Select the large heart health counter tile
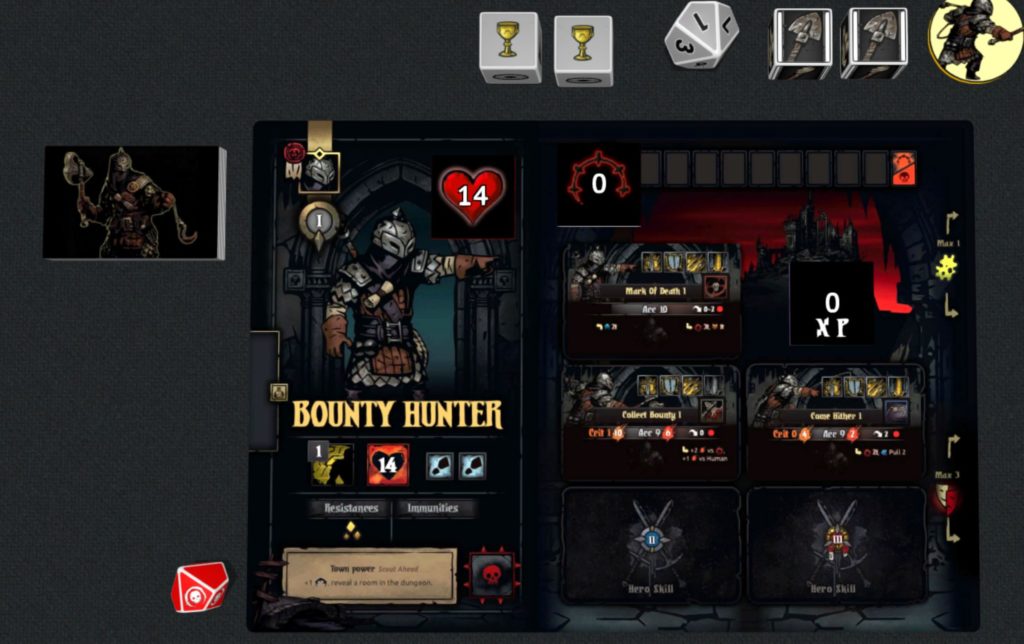Screen dimensions: 1024x644 (x=473, y=193)
